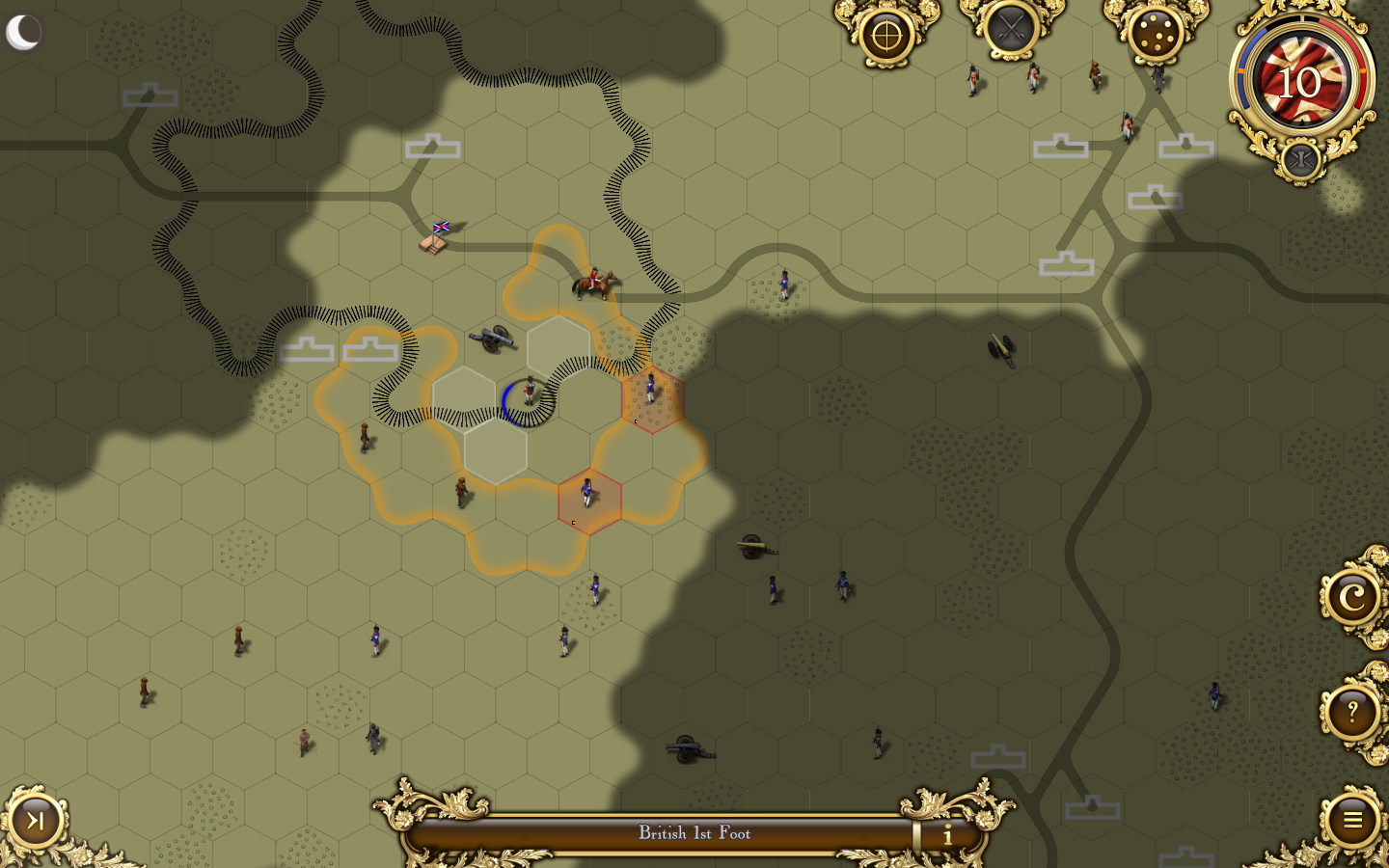The height and width of the screenshot is (868, 1389).
Task: Open the dotted formation button
Action: 1156,34
